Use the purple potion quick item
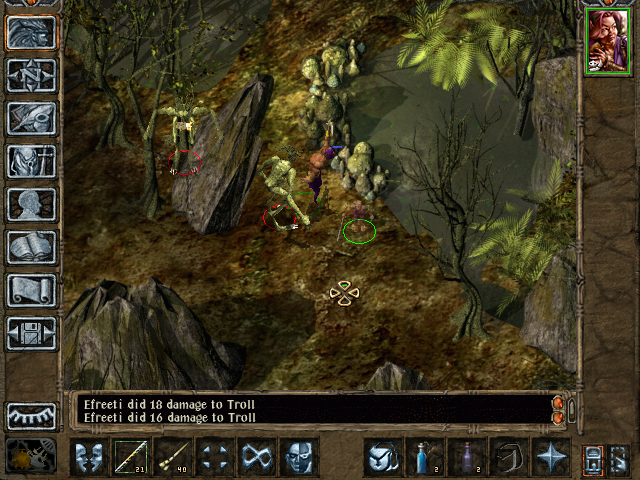Screen dimensions: 640x480 (x=466, y=457)
